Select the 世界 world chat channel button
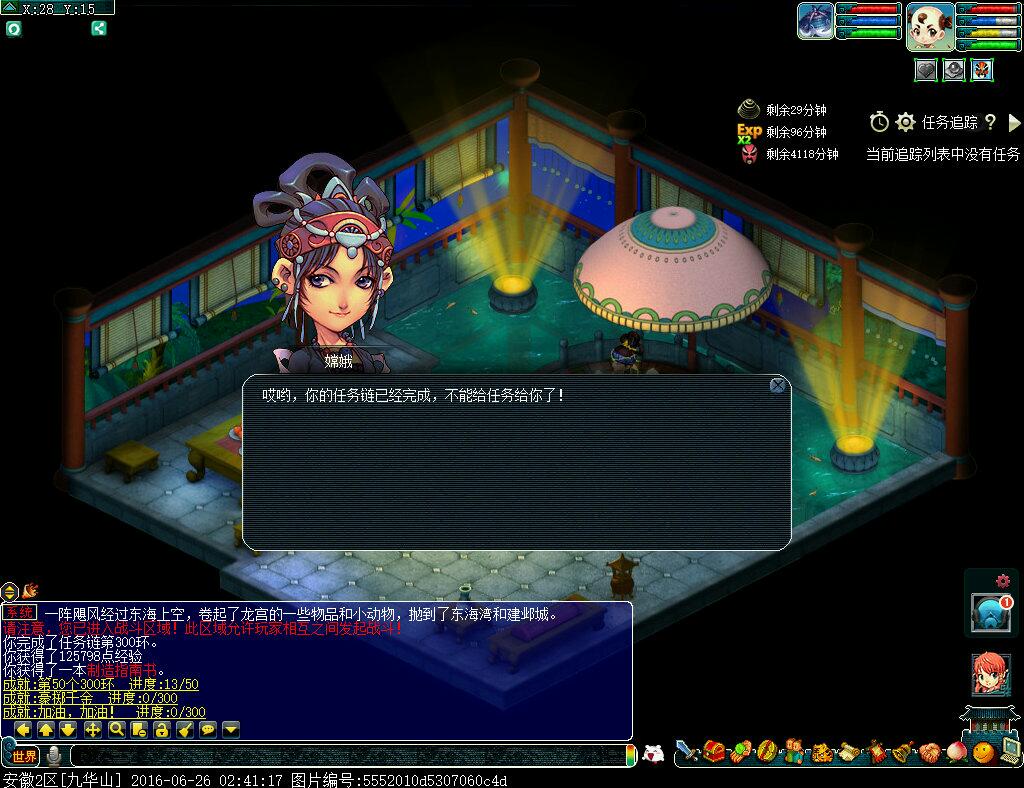 coord(25,756)
